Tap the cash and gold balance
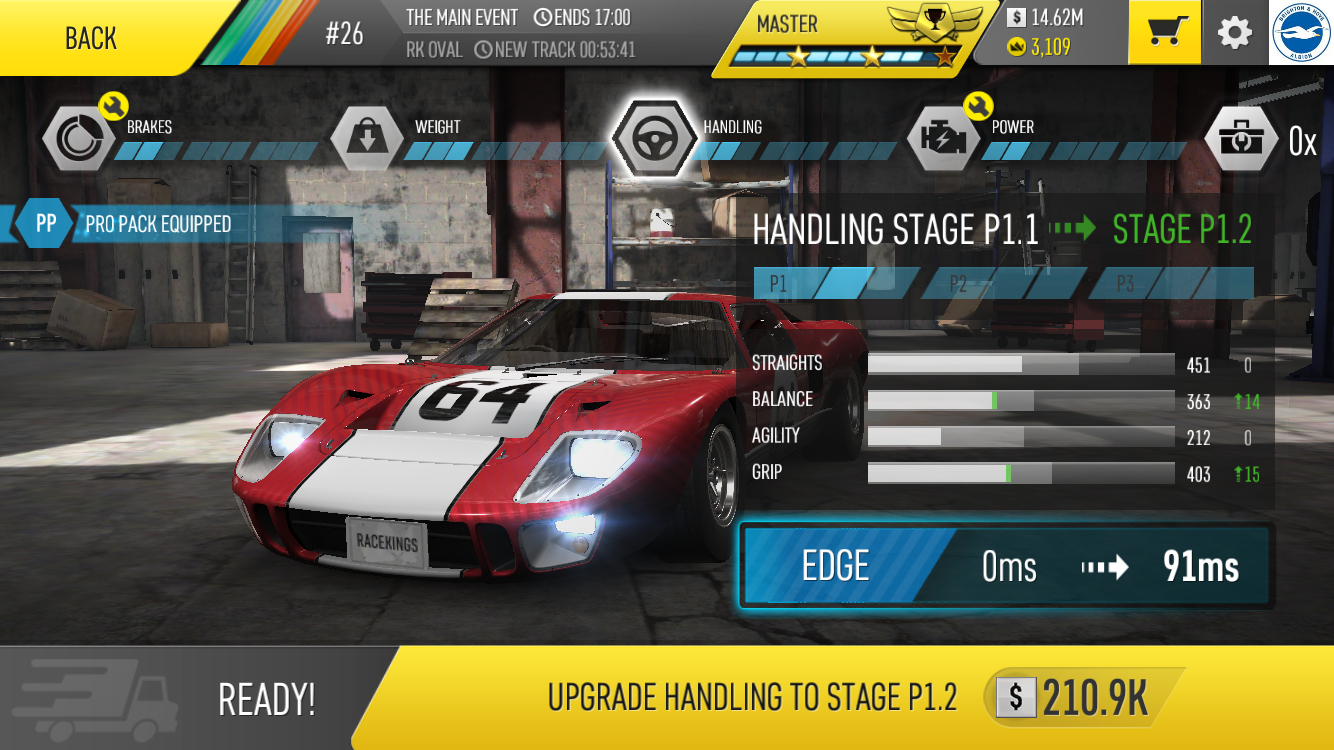The image size is (1334, 750). [1050, 32]
